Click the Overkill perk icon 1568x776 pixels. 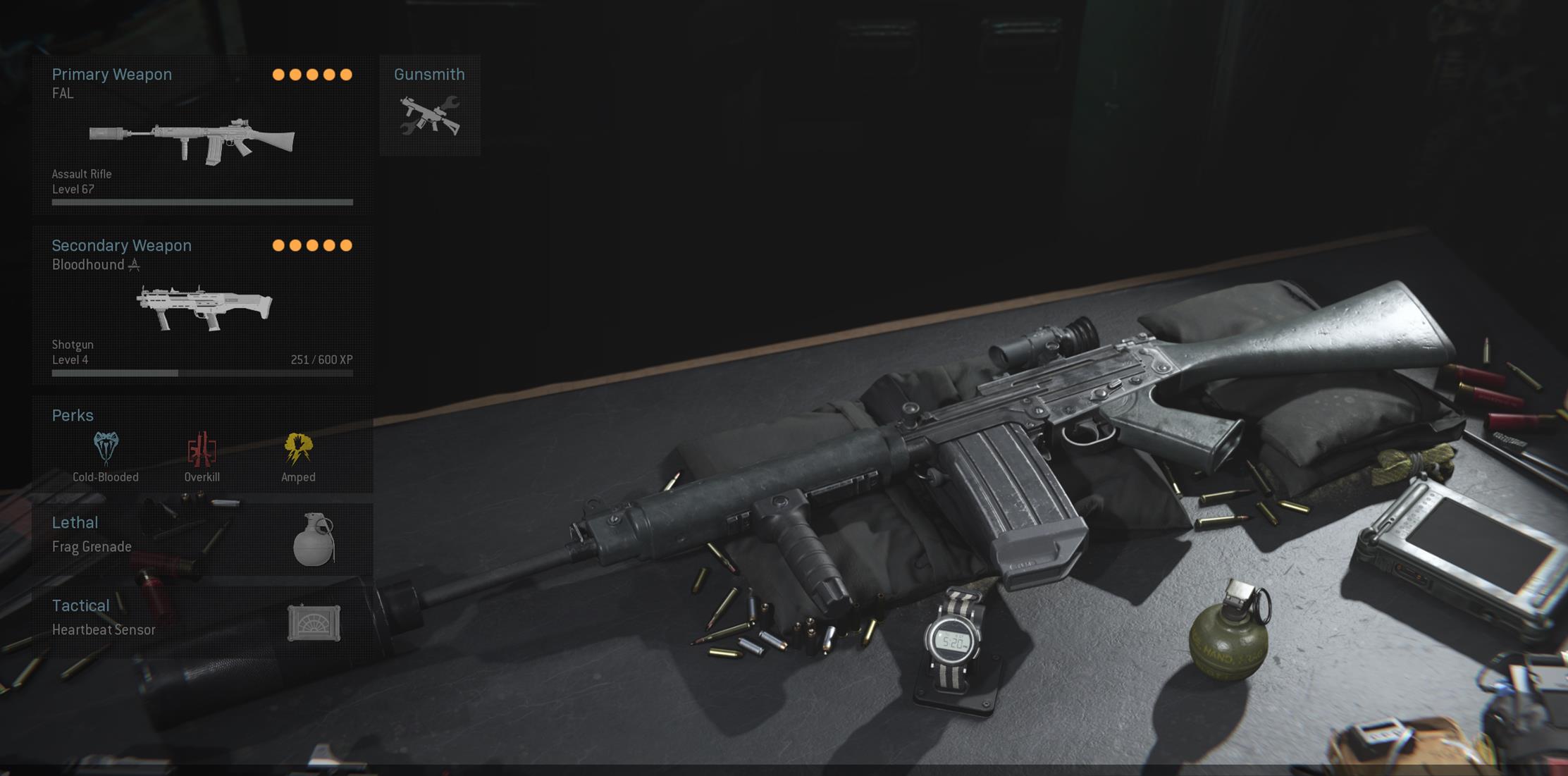tap(202, 449)
